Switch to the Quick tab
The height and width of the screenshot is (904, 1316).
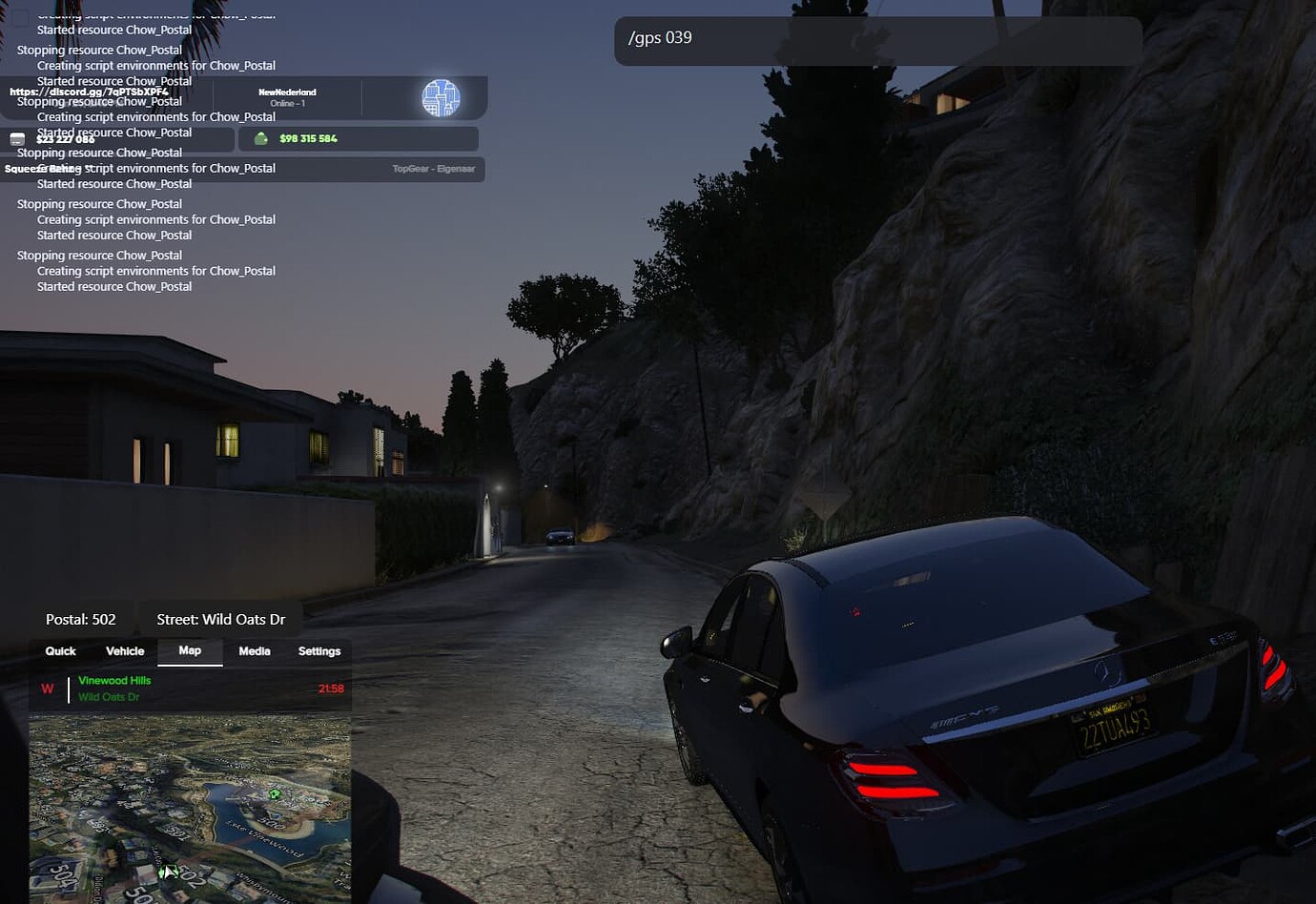pyautogui.click(x=59, y=651)
